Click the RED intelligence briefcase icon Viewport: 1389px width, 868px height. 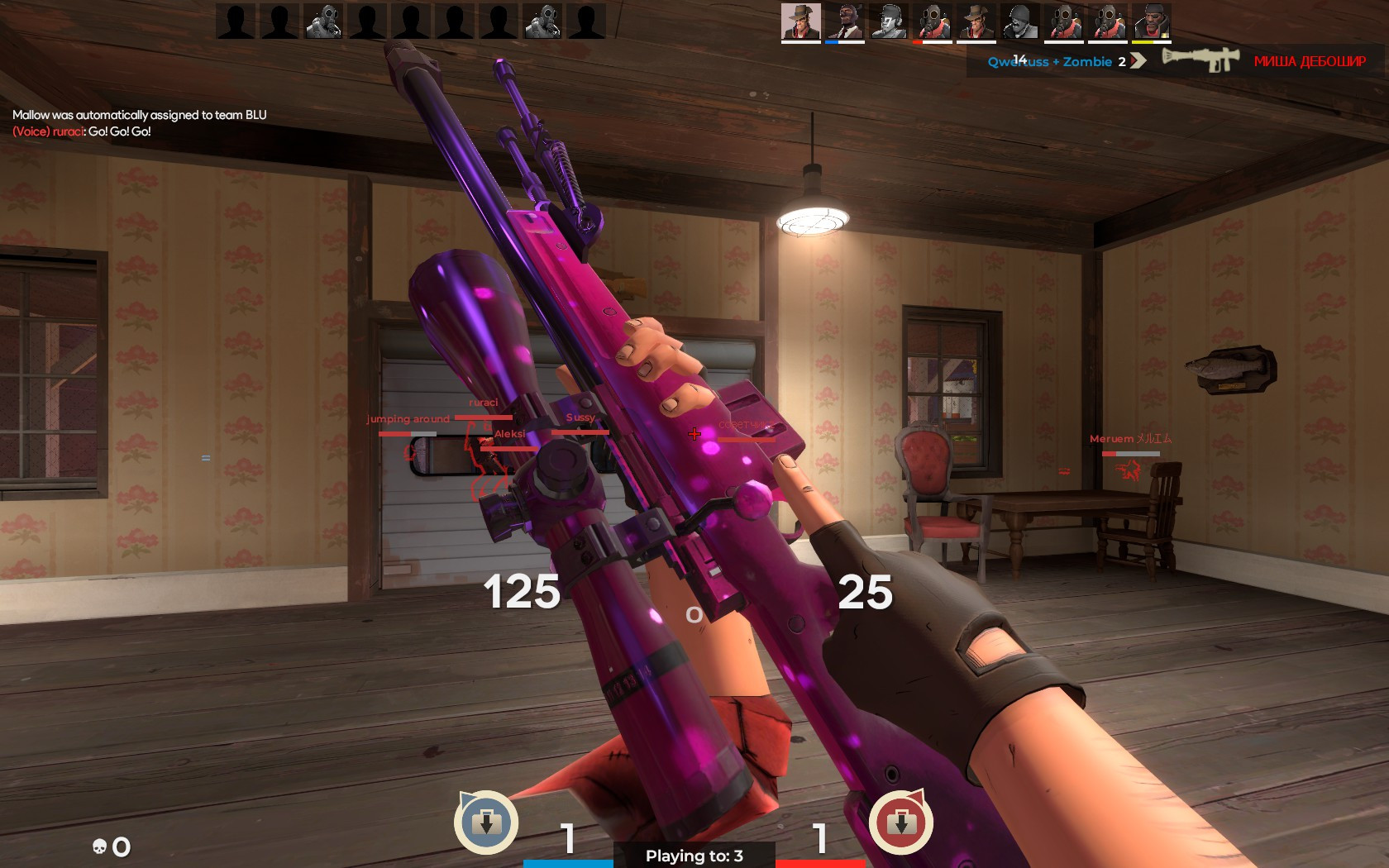[x=901, y=823]
